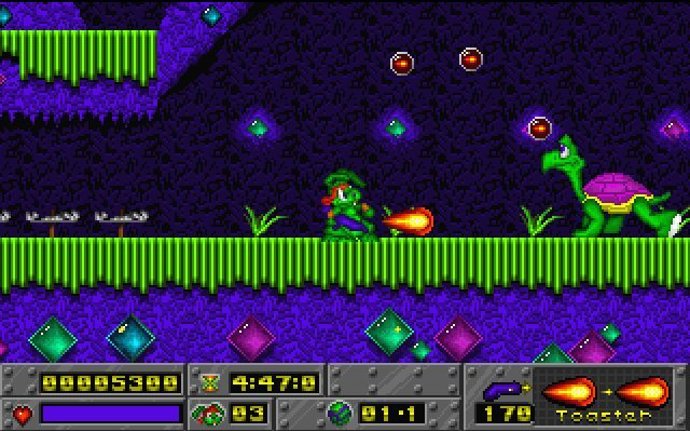Click the planet world-level icon
The image size is (690, 431).
click(338, 413)
